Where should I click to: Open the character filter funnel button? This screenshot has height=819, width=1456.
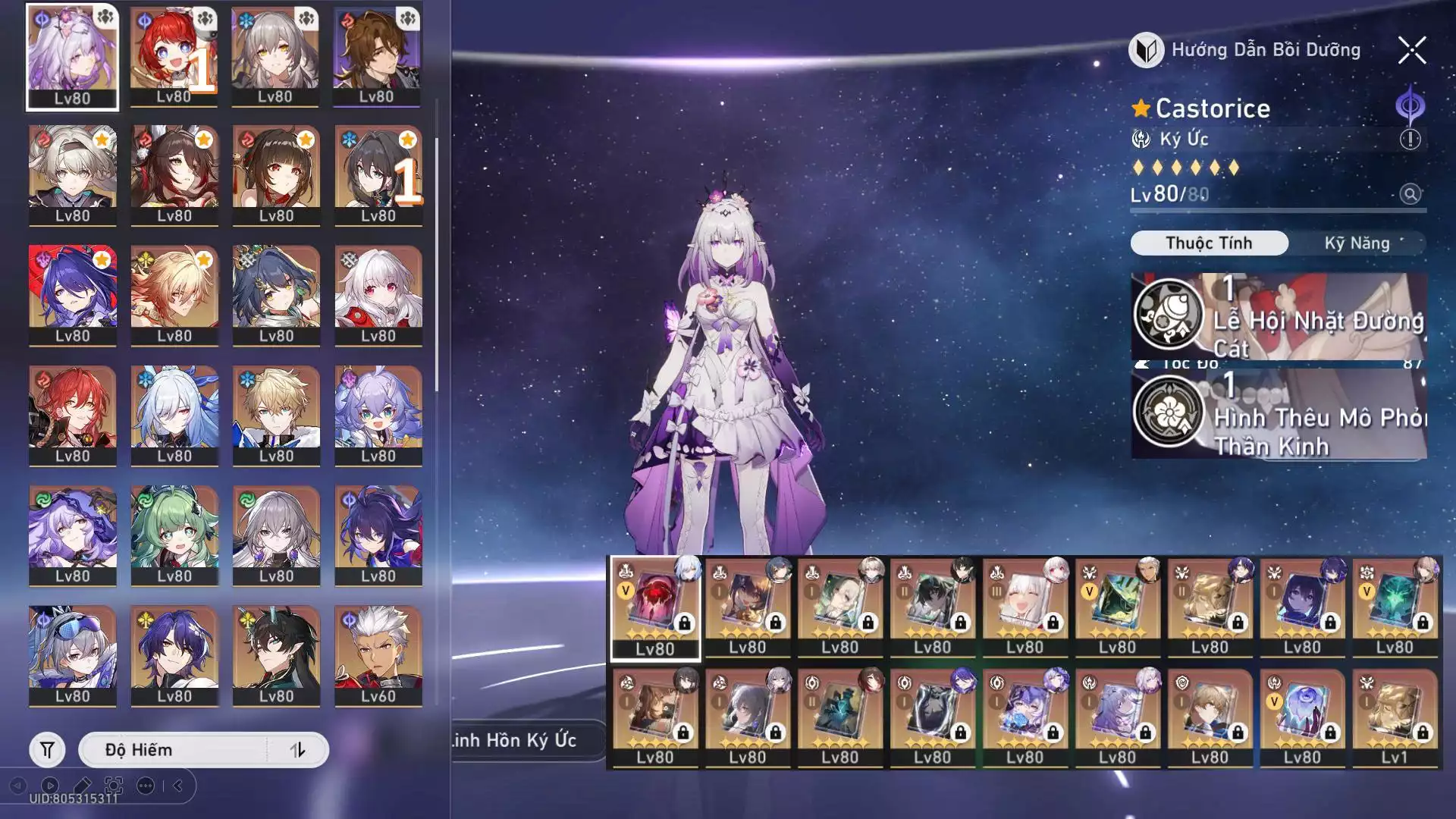pyautogui.click(x=47, y=750)
